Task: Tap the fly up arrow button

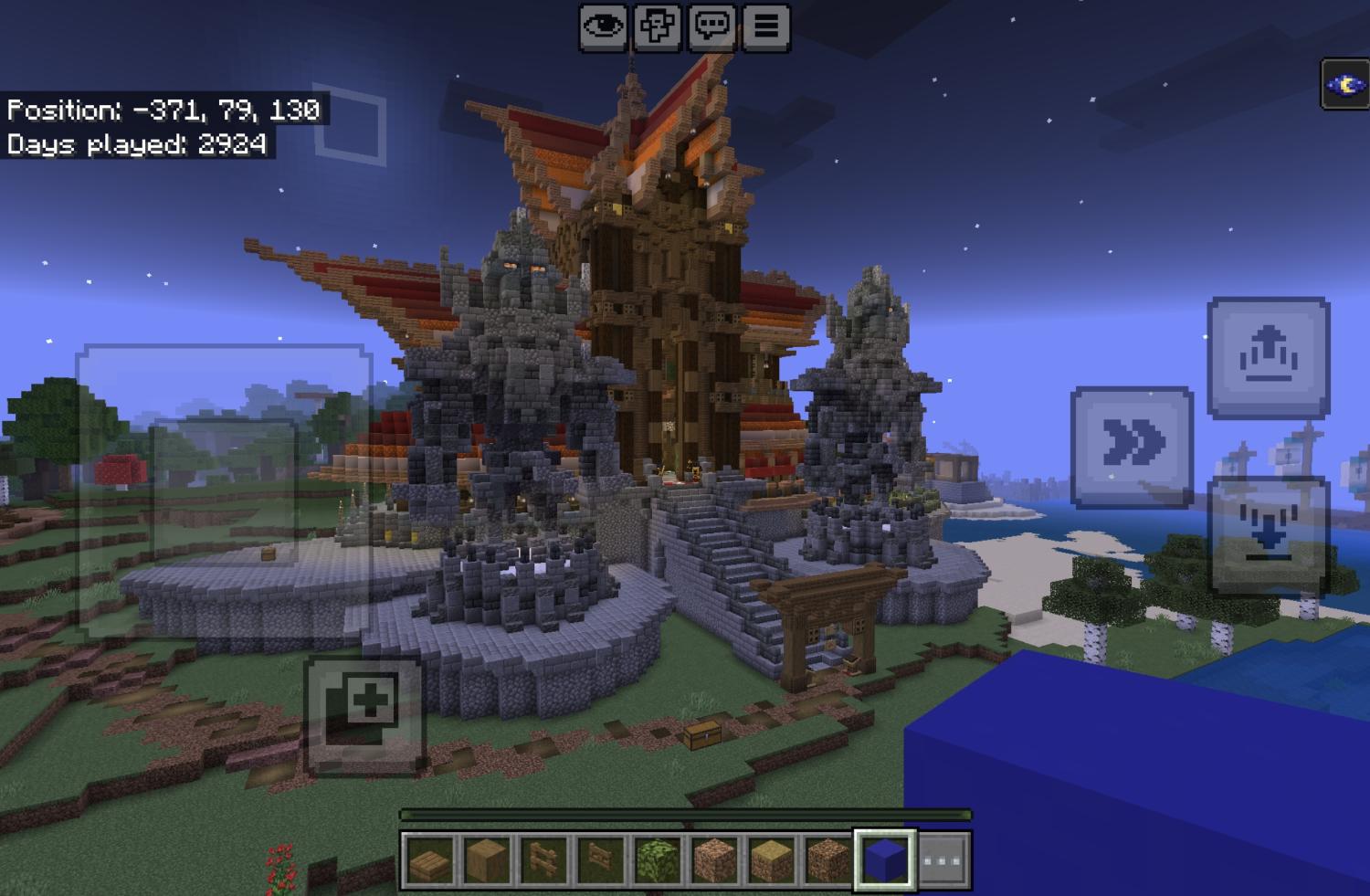Action: (1268, 356)
